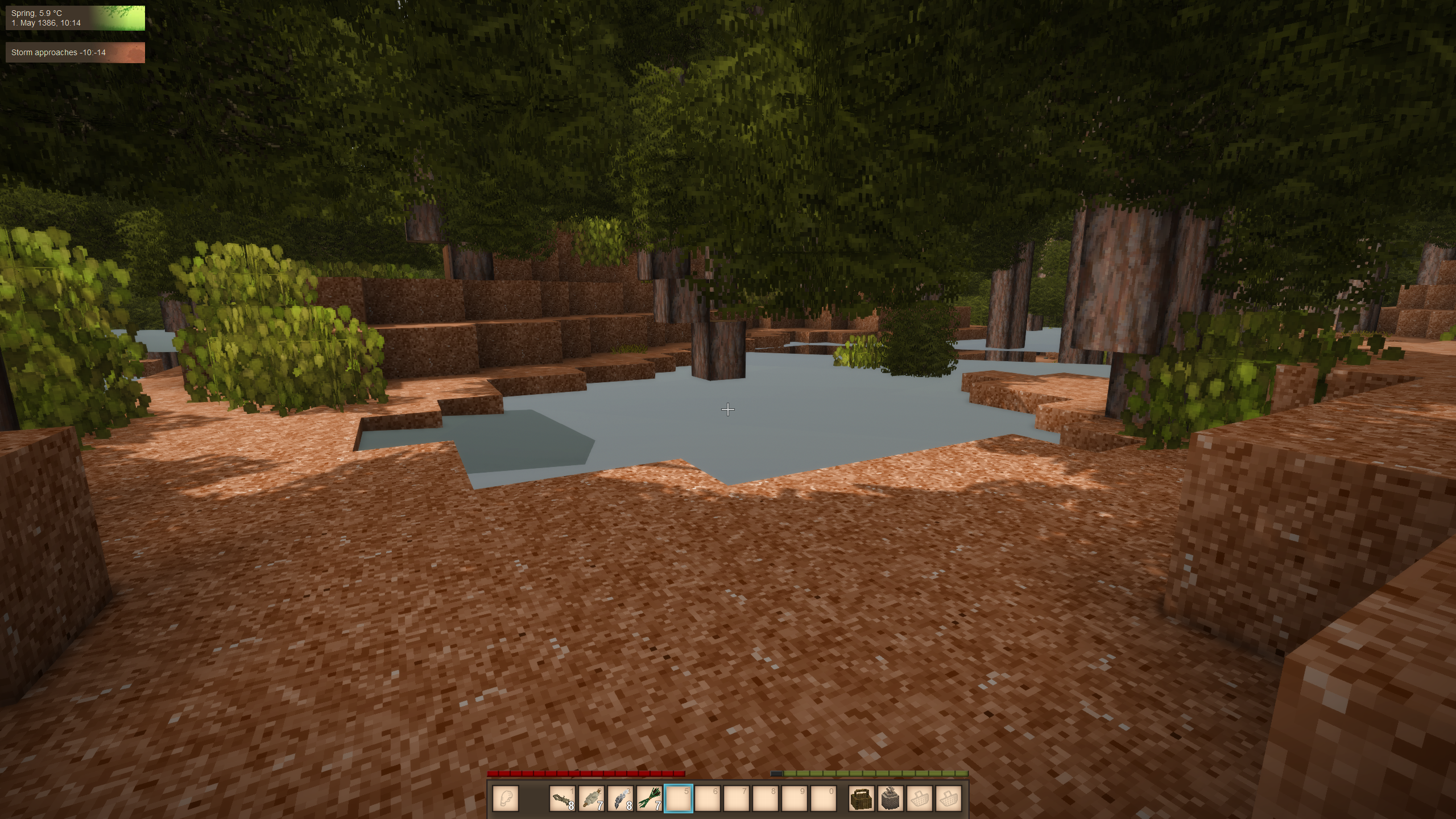
Task: Click the season and date info panel
Action: point(75,18)
